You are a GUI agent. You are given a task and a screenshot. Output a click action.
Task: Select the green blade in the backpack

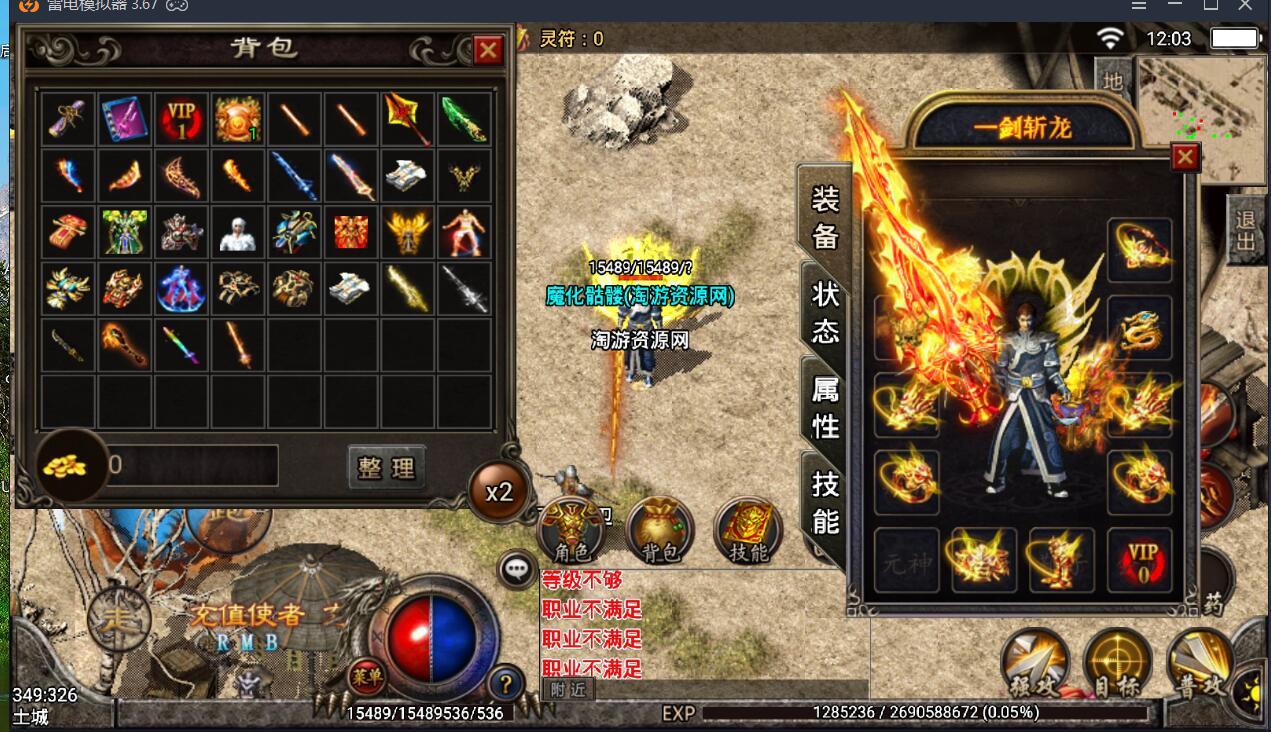pyautogui.click(x=463, y=119)
